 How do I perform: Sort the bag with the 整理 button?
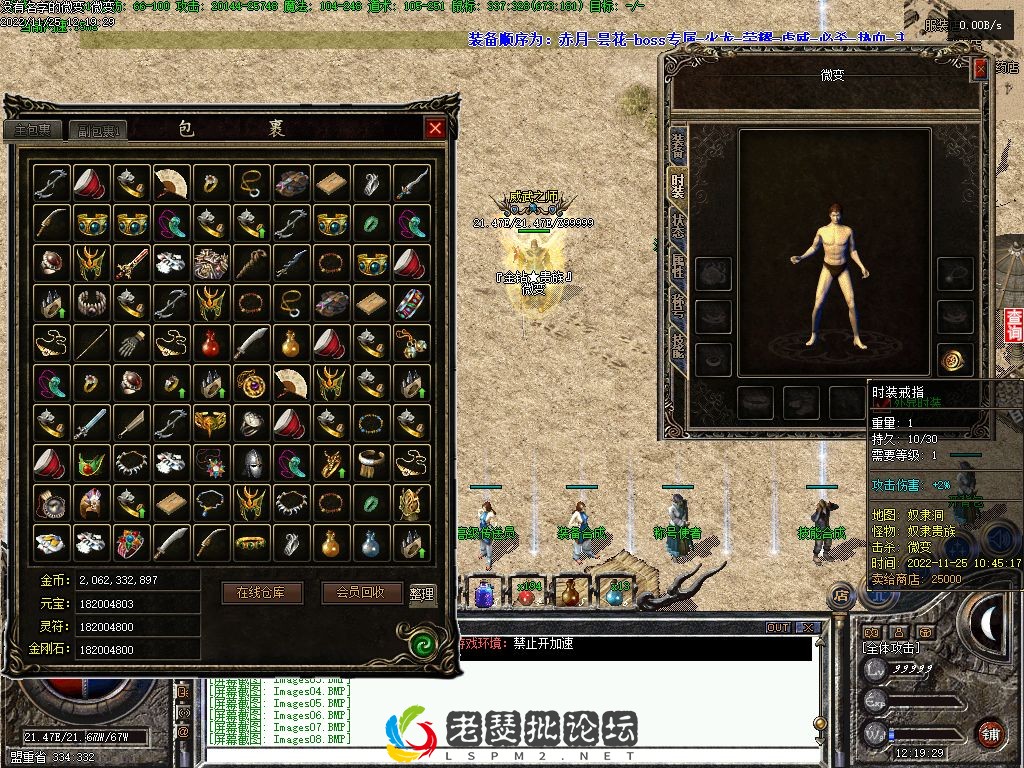422,593
